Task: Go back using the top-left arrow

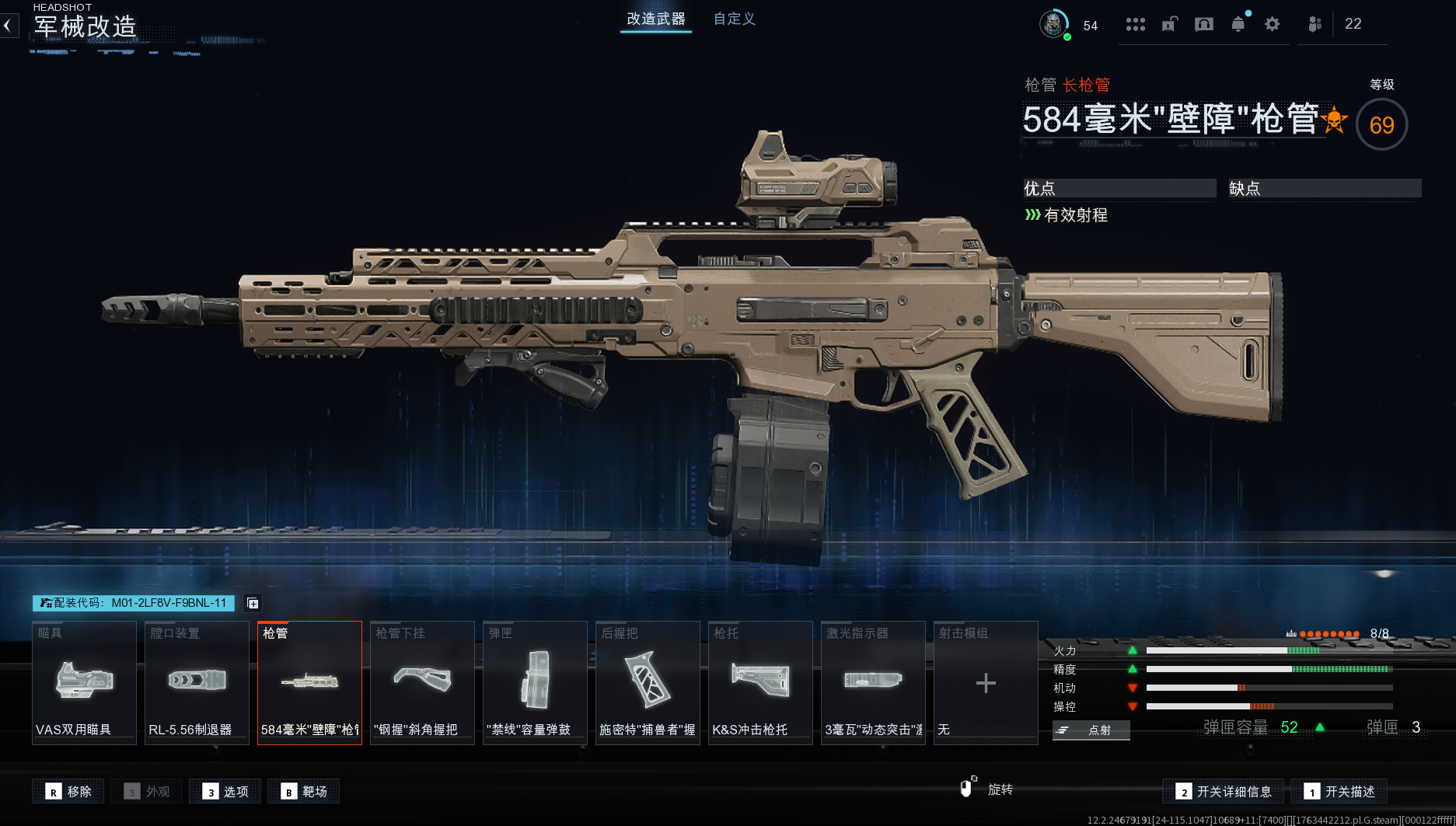Action: (8, 26)
